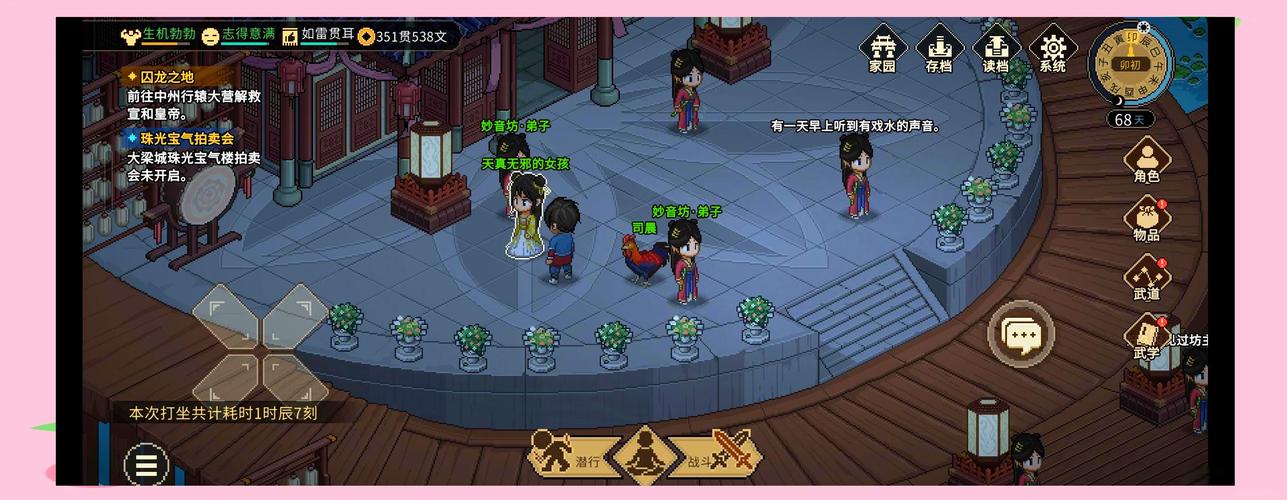Open the chat speech bubble button

click(x=1021, y=332)
